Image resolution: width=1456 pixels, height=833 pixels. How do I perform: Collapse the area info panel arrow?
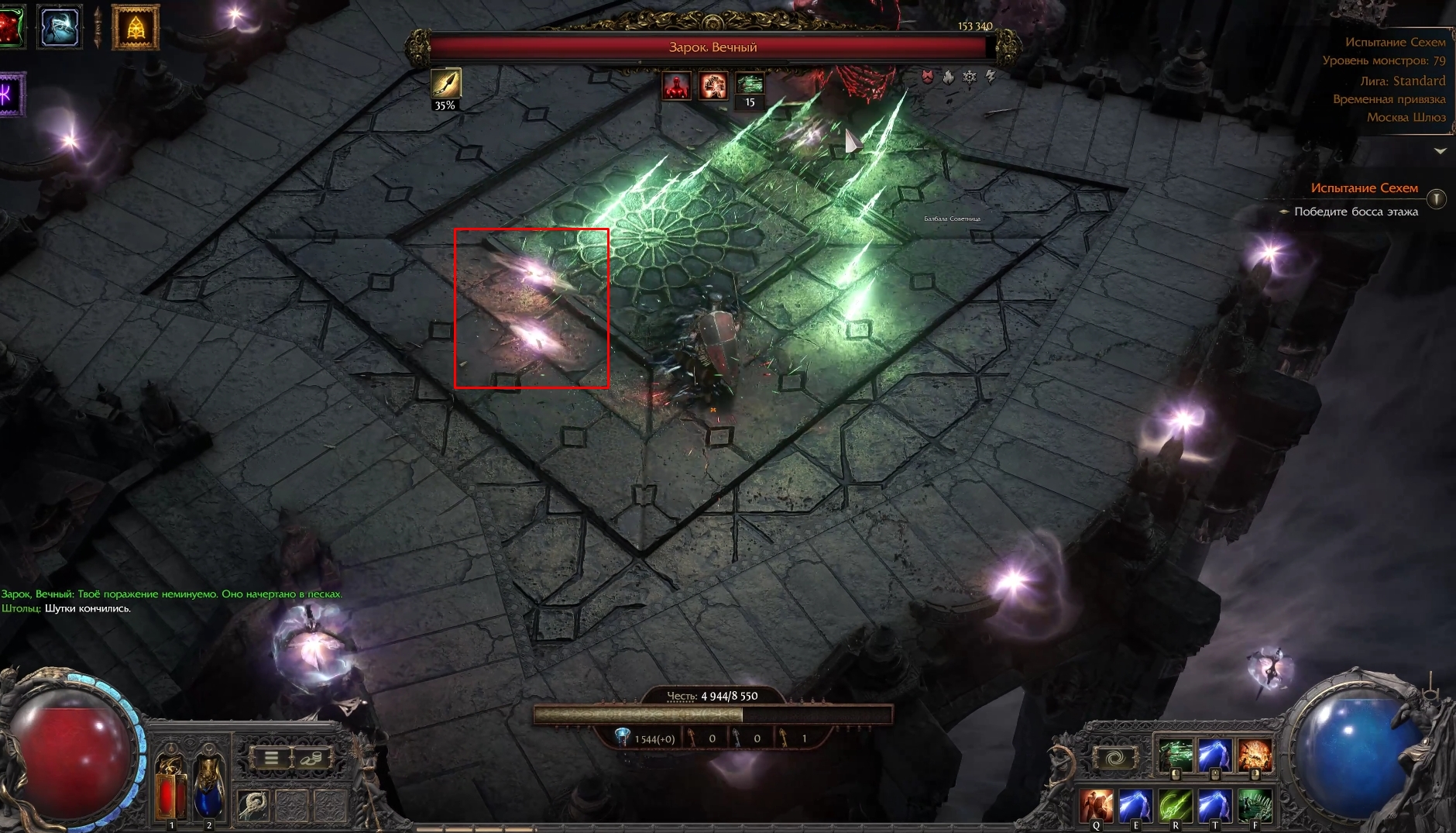1440,151
